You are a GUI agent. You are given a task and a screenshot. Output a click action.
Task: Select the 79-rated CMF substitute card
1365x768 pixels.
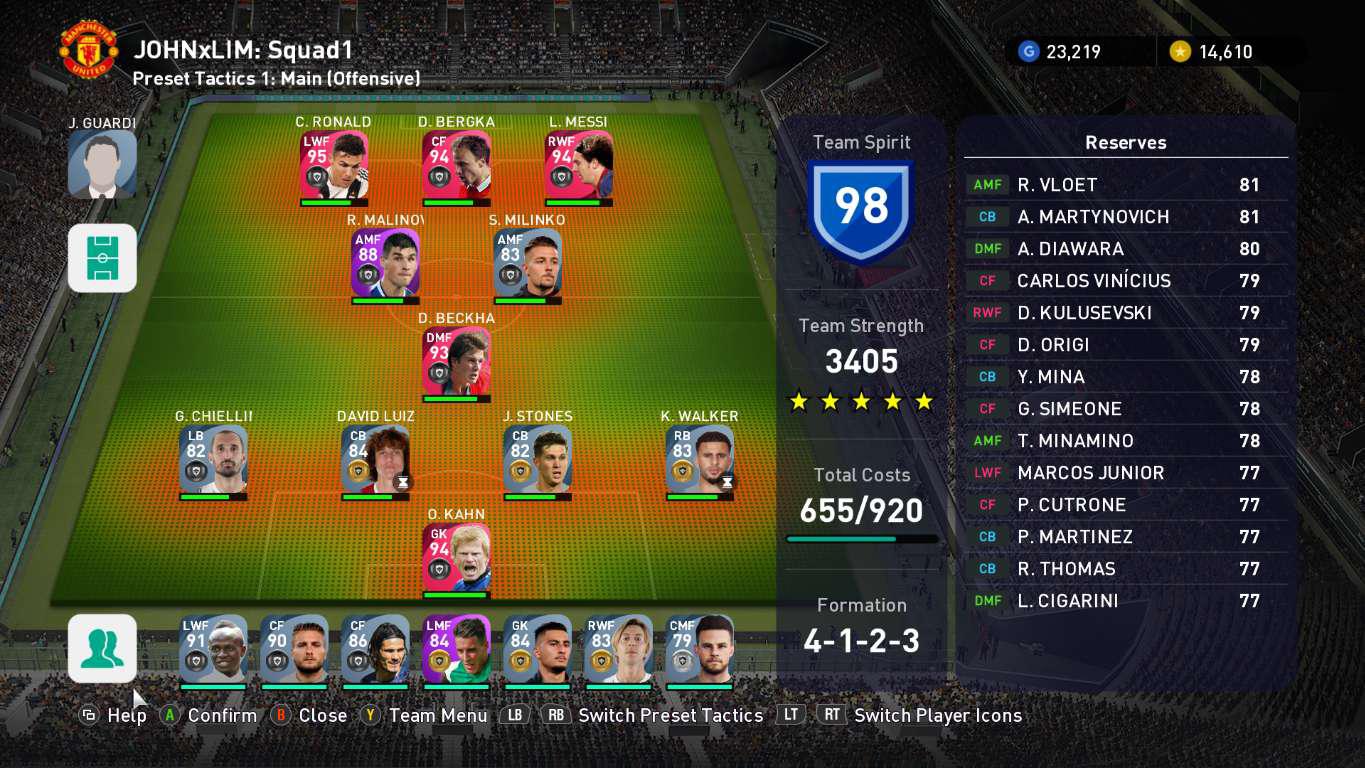pyautogui.click(x=699, y=649)
